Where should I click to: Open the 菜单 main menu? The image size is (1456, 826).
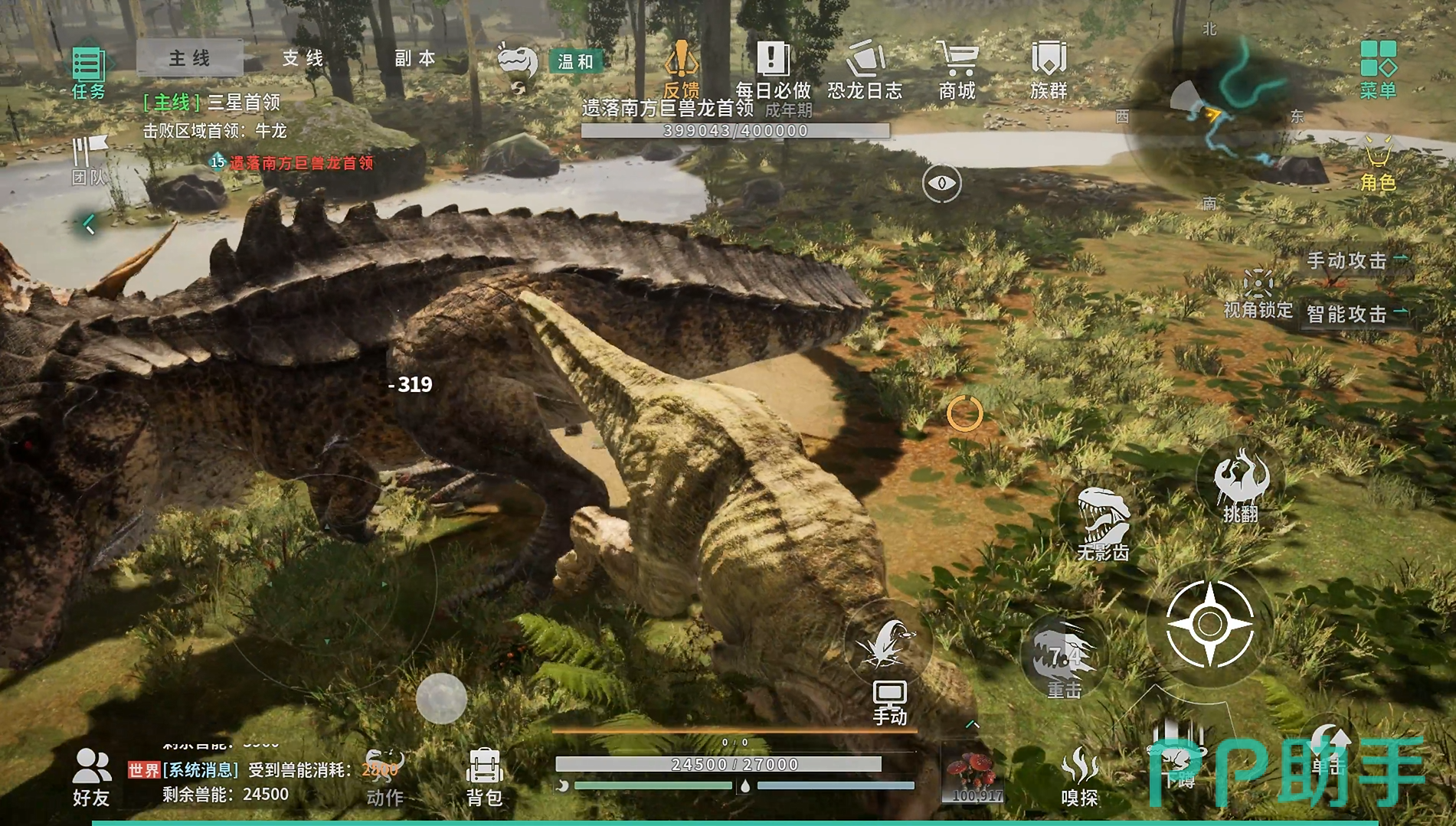(1378, 68)
